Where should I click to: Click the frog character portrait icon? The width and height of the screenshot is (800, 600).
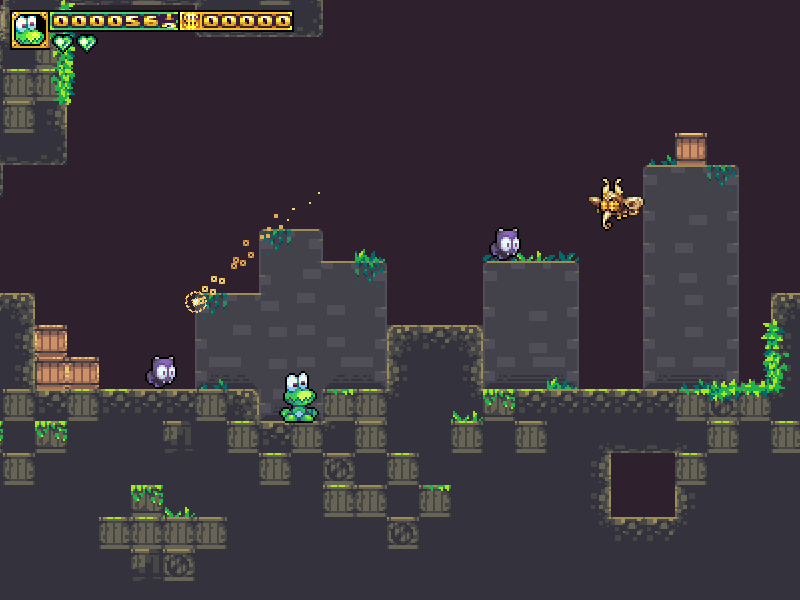tap(30, 30)
